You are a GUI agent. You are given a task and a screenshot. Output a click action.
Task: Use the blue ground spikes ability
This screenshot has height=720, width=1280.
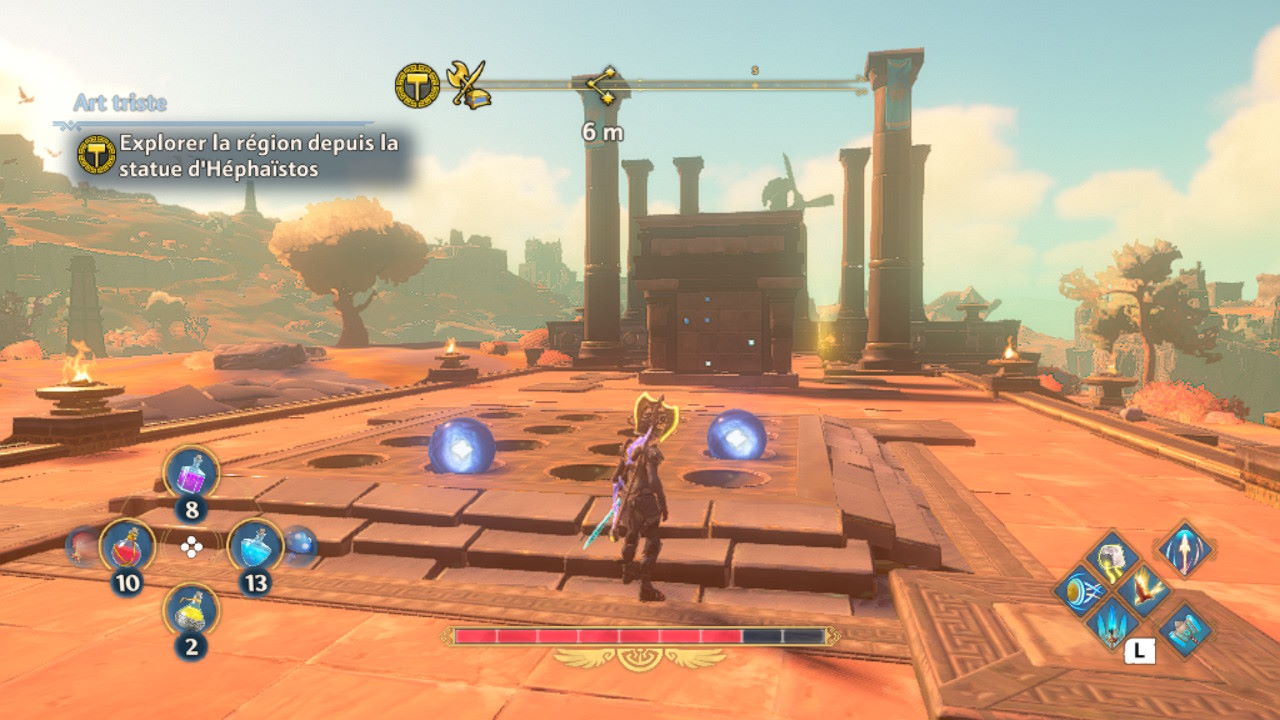pos(1111,624)
